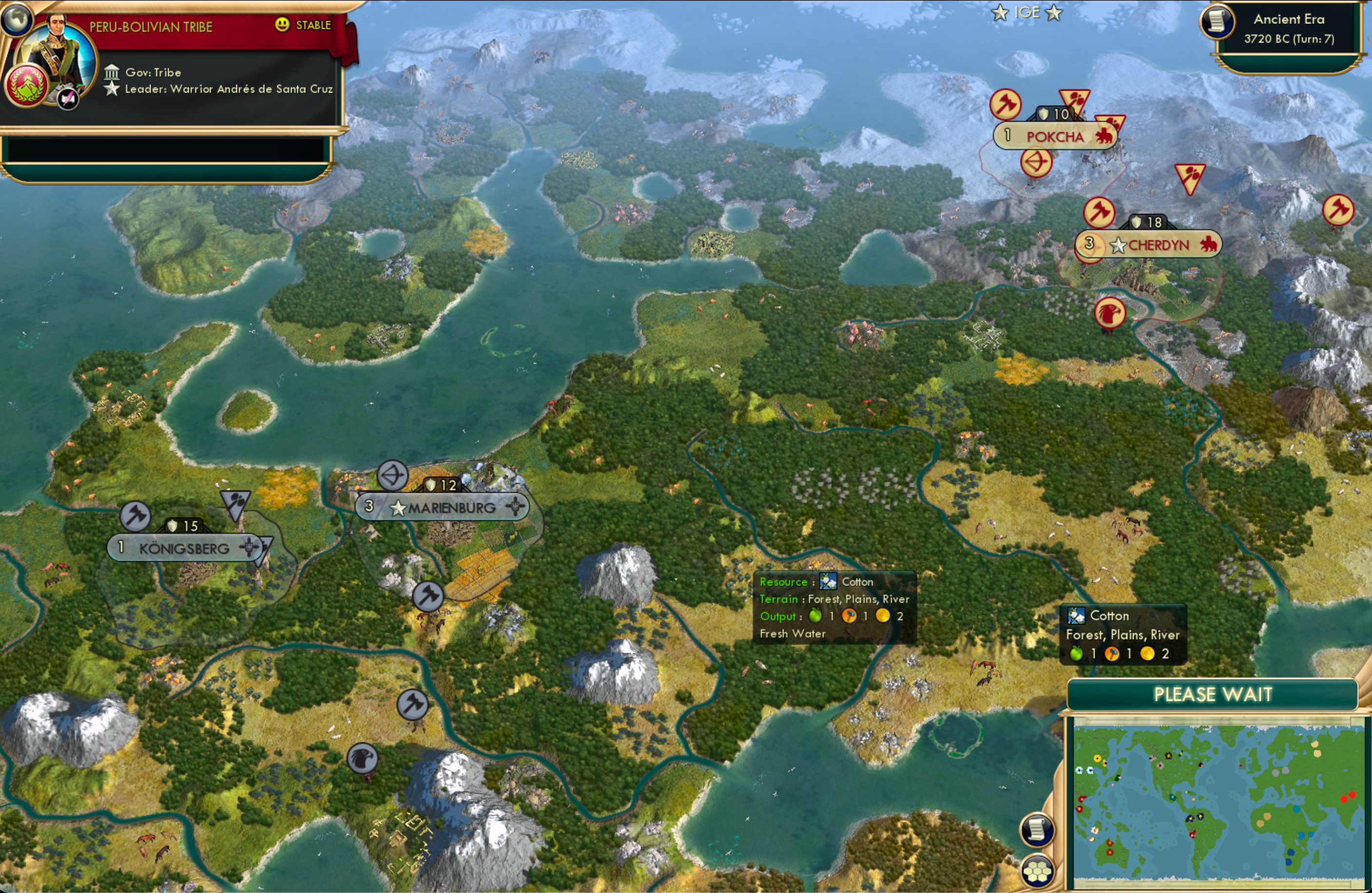Click the minimap to jump to another region

click(1216, 801)
